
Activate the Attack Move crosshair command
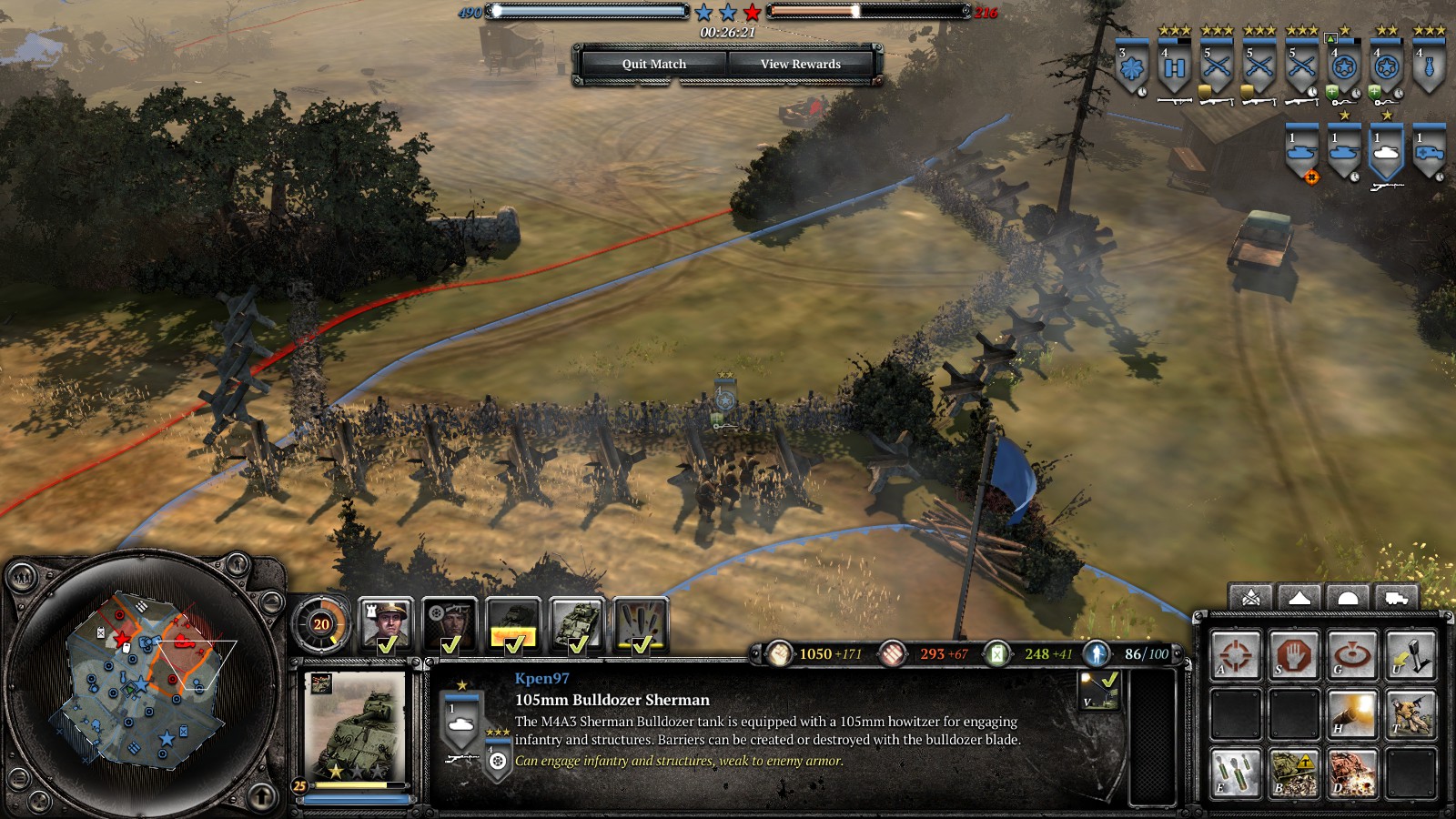[1235, 655]
